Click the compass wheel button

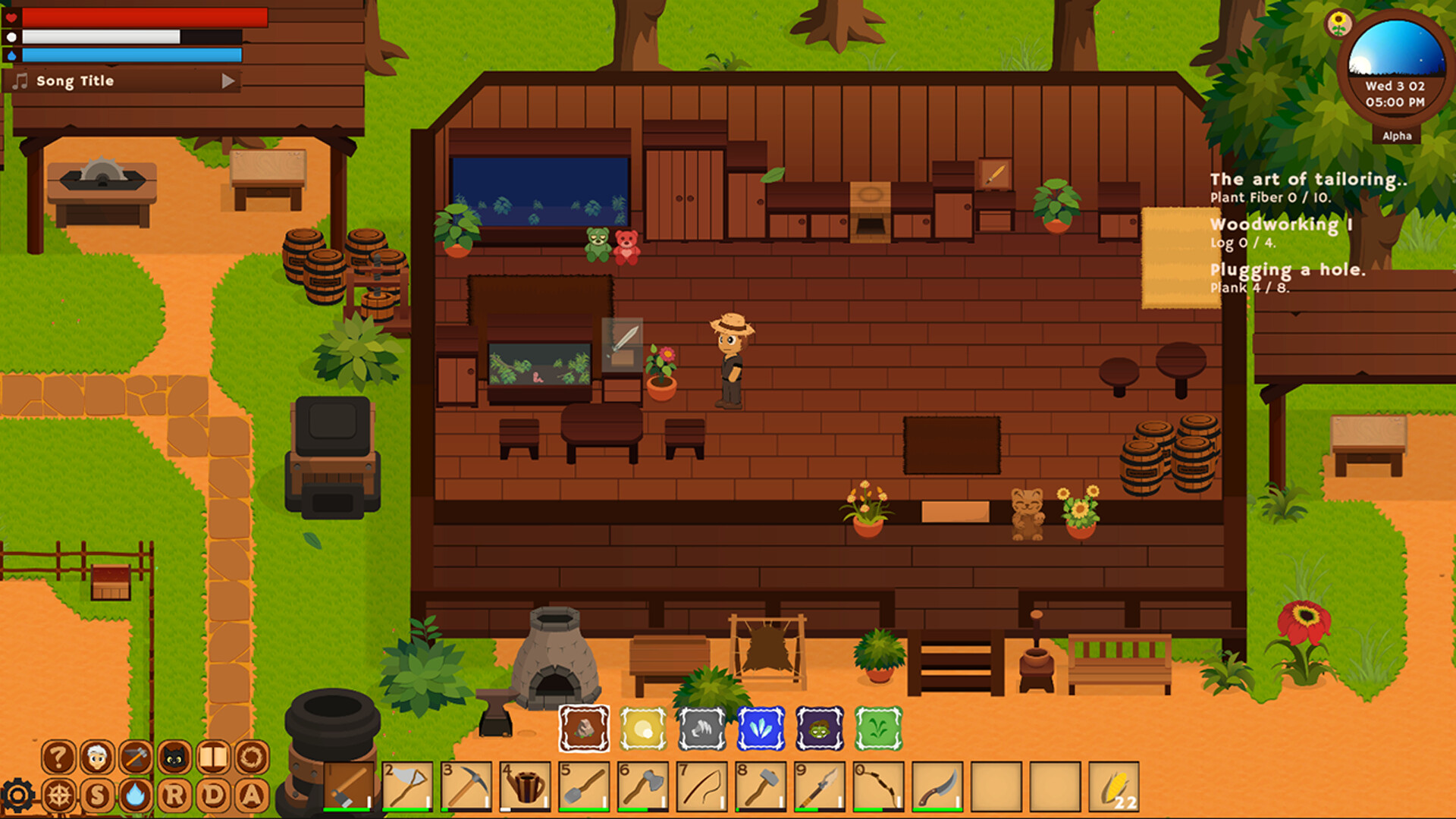pos(58,795)
